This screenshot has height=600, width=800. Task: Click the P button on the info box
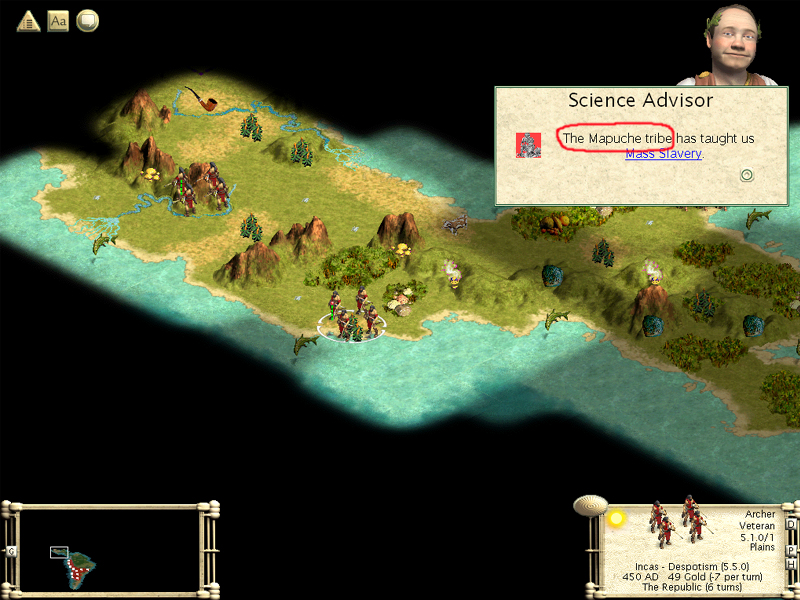point(791,549)
